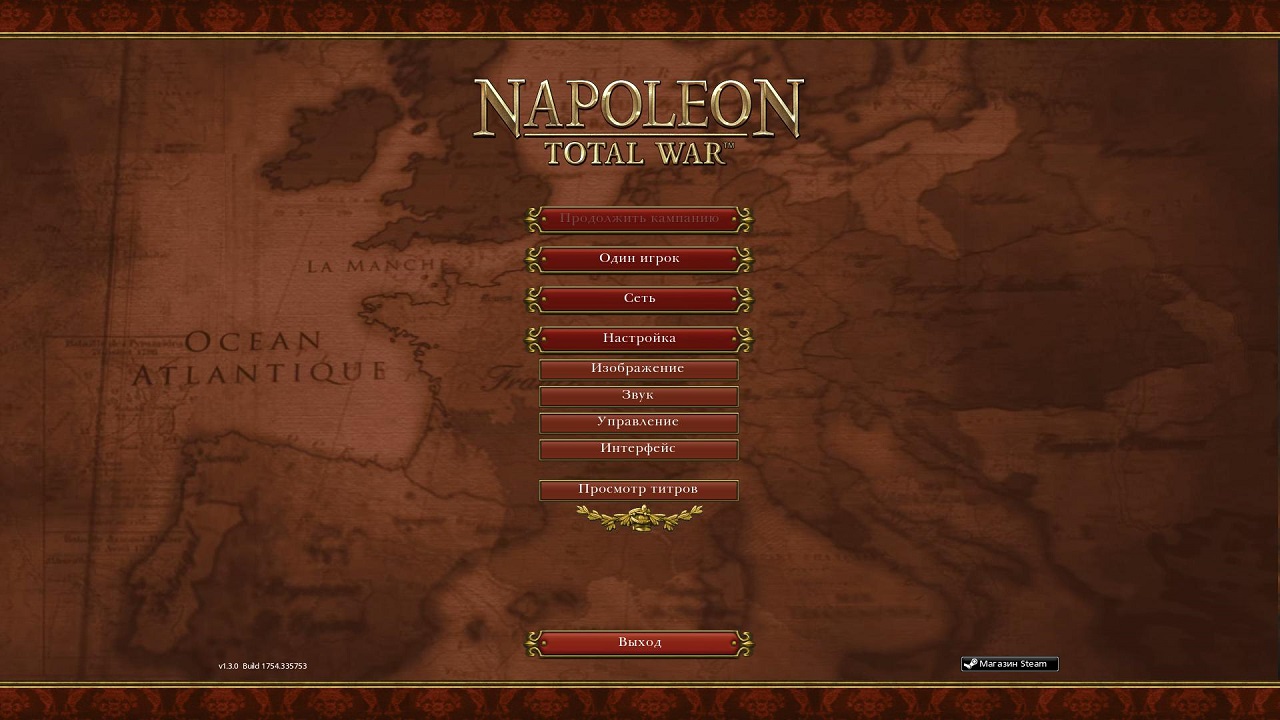Select the Интерфейс interface options
The height and width of the screenshot is (720, 1280).
point(638,449)
